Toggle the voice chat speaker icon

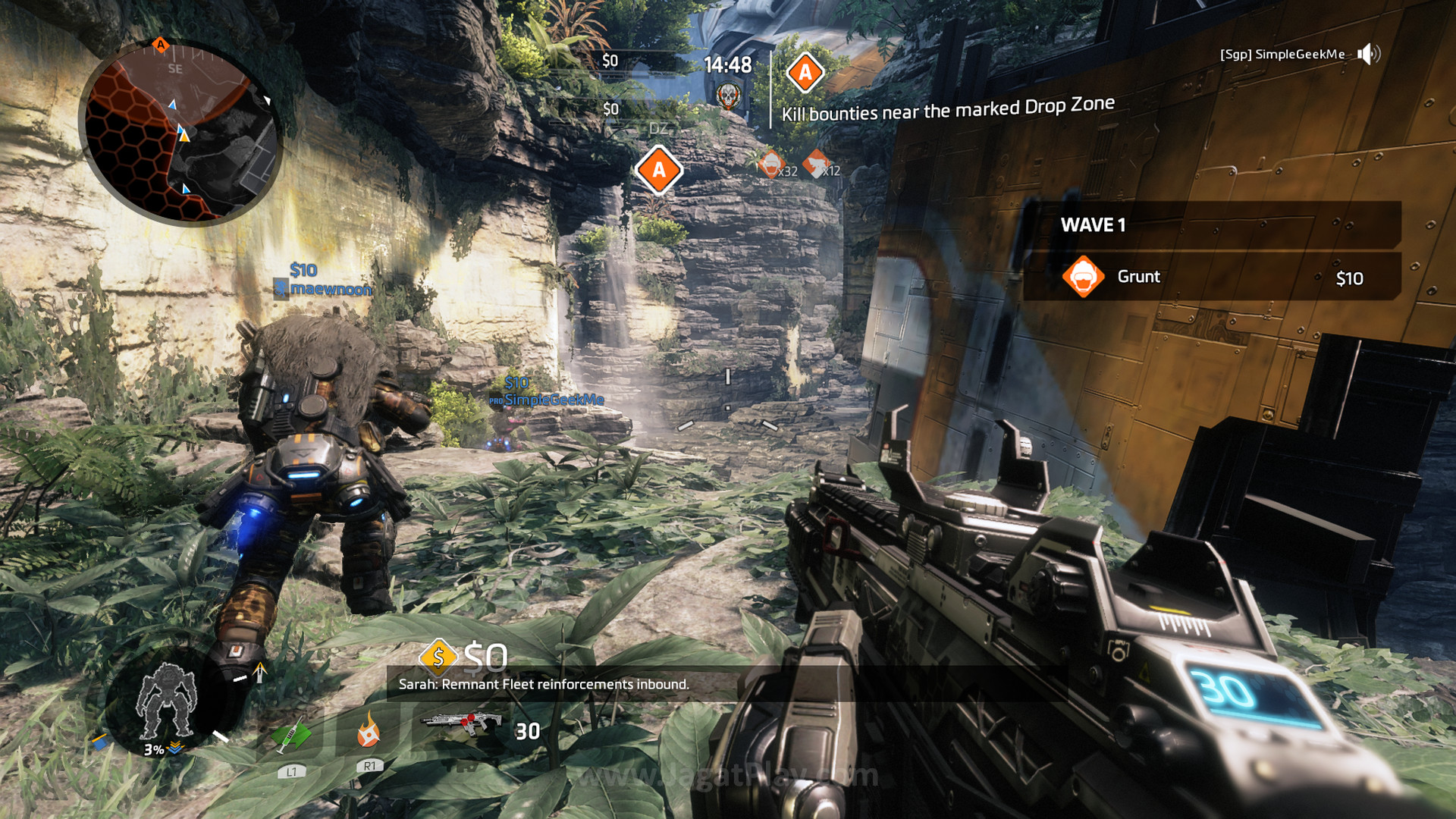(x=1369, y=54)
